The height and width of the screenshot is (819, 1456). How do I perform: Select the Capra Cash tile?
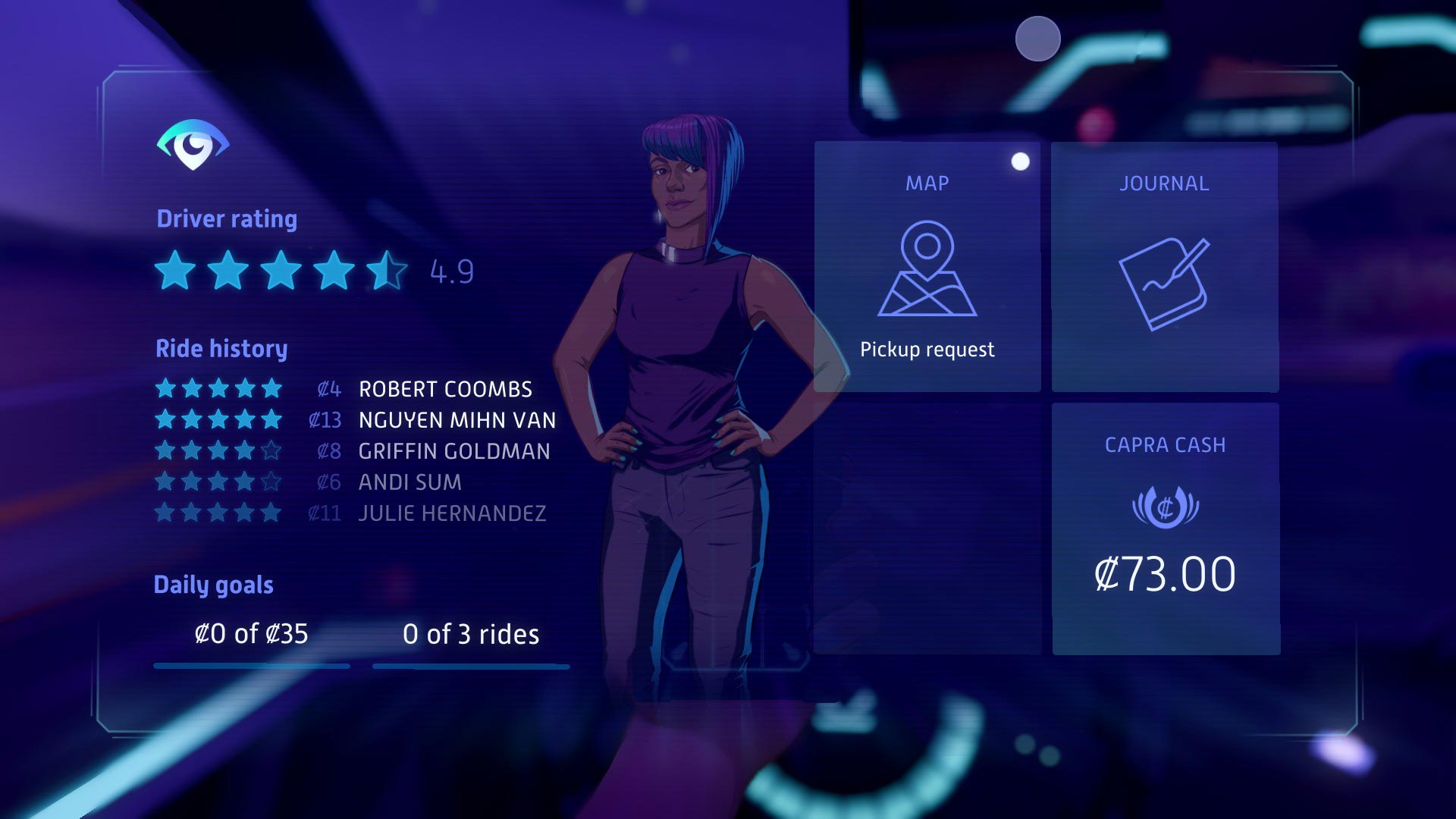[1166, 529]
